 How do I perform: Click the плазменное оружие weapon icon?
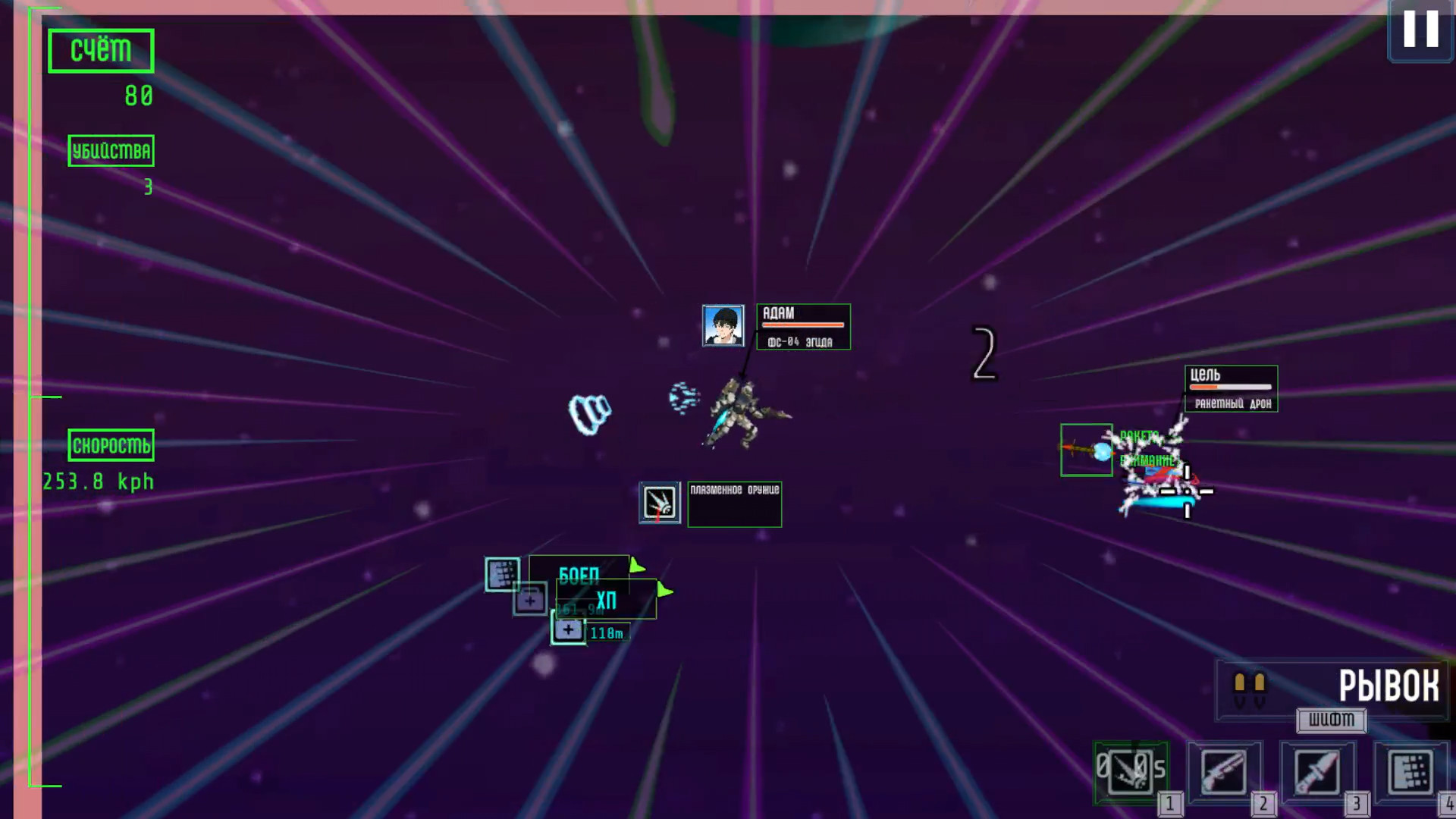pos(660,504)
